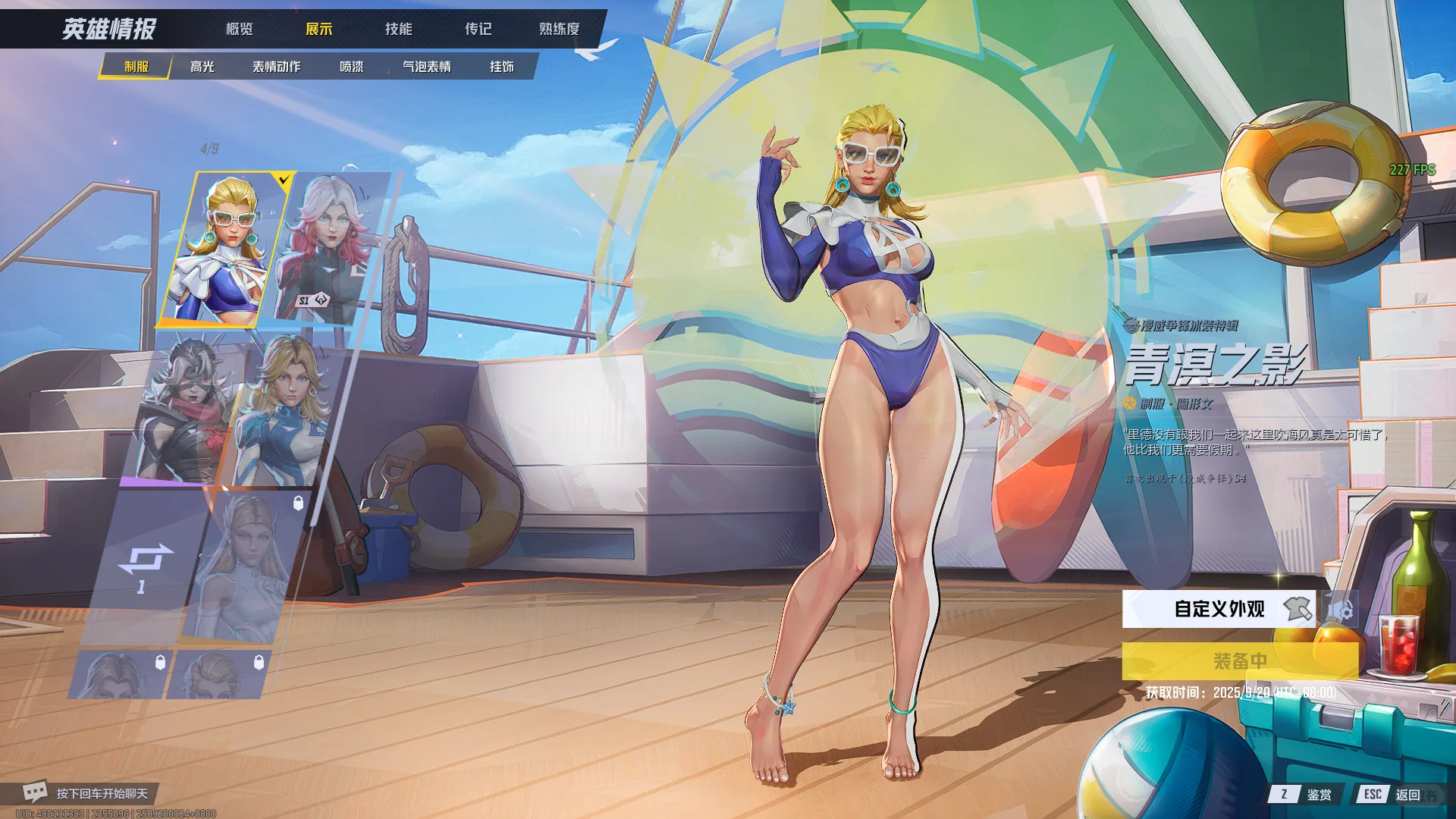This screenshot has width=1456, height=819.
Task: Show the 传记 tab
Action: click(x=478, y=29)
